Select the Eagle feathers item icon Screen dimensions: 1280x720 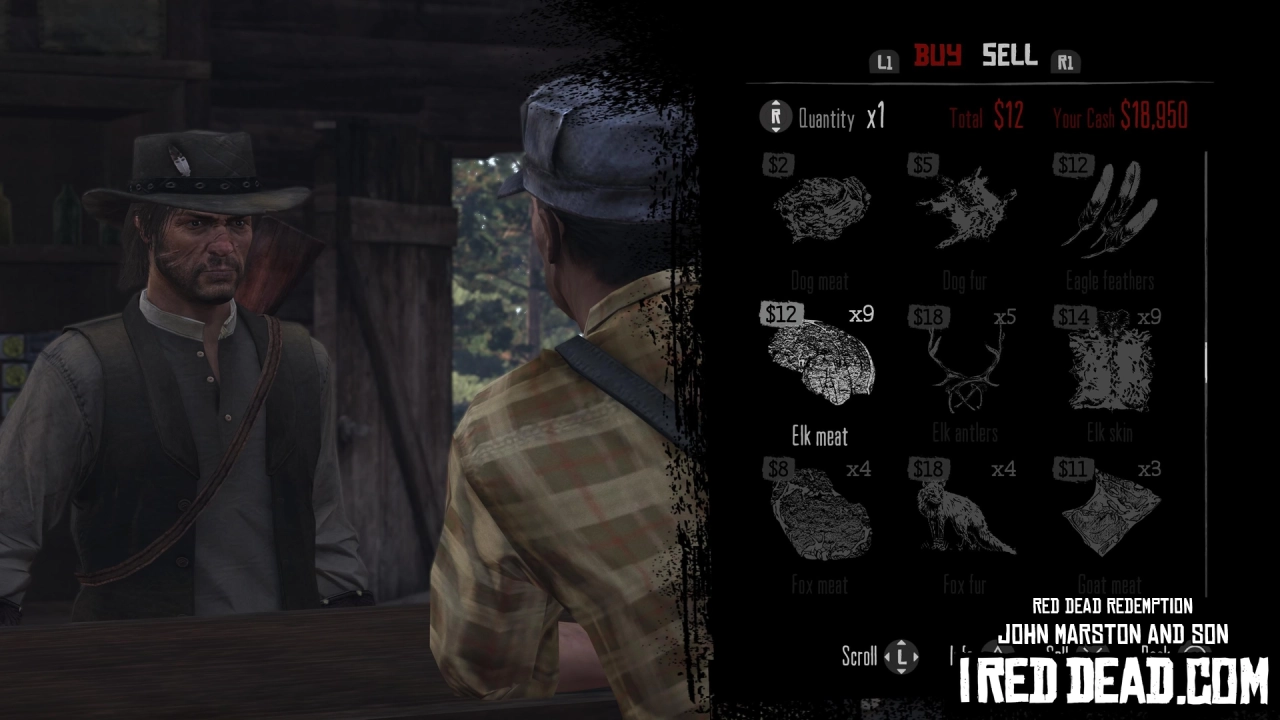click(x=1113, y=210)
